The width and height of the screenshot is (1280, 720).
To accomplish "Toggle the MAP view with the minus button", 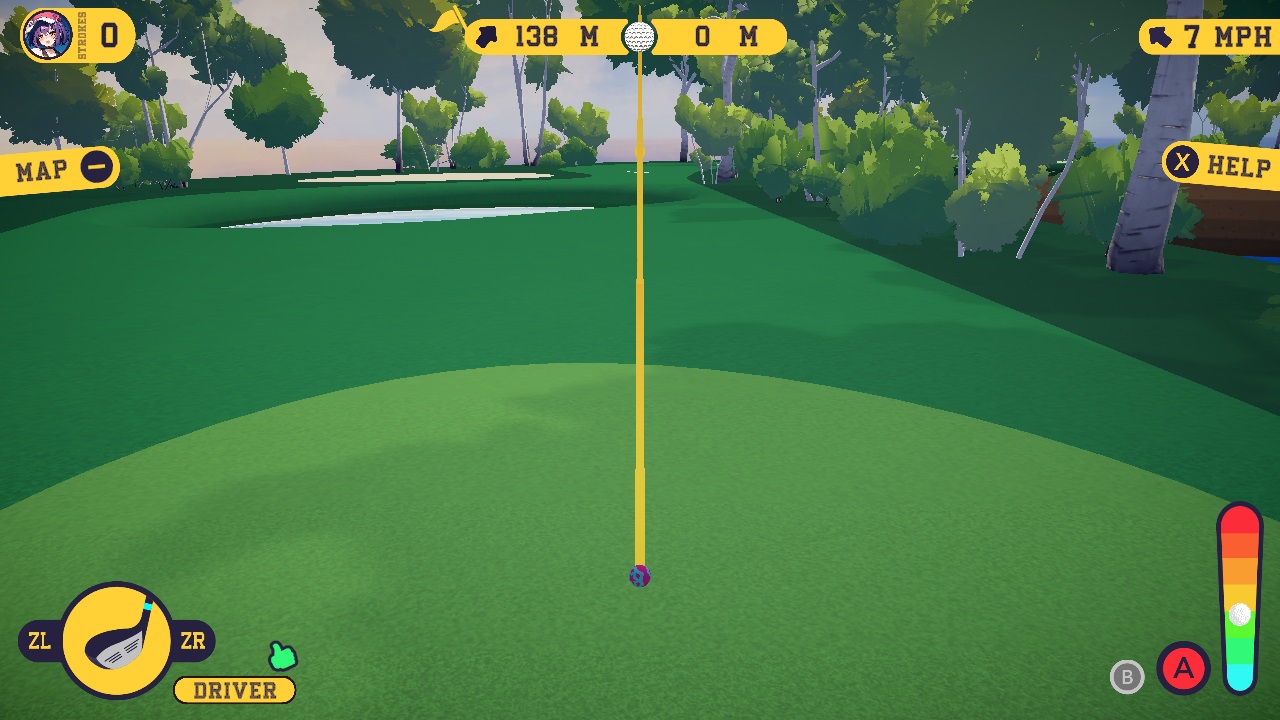I will point(97,168).
